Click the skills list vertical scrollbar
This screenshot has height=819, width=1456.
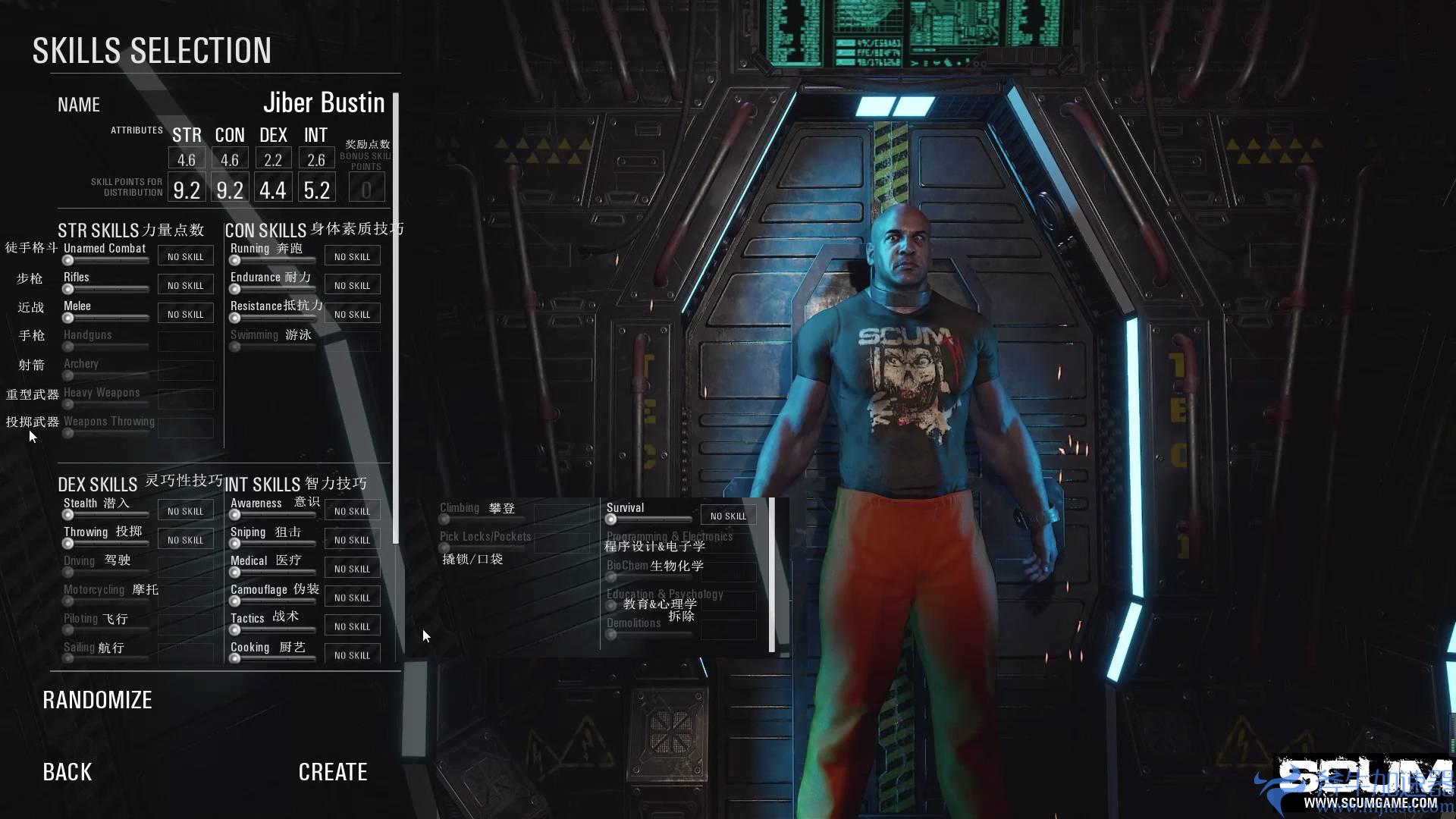tap(395, 318)
